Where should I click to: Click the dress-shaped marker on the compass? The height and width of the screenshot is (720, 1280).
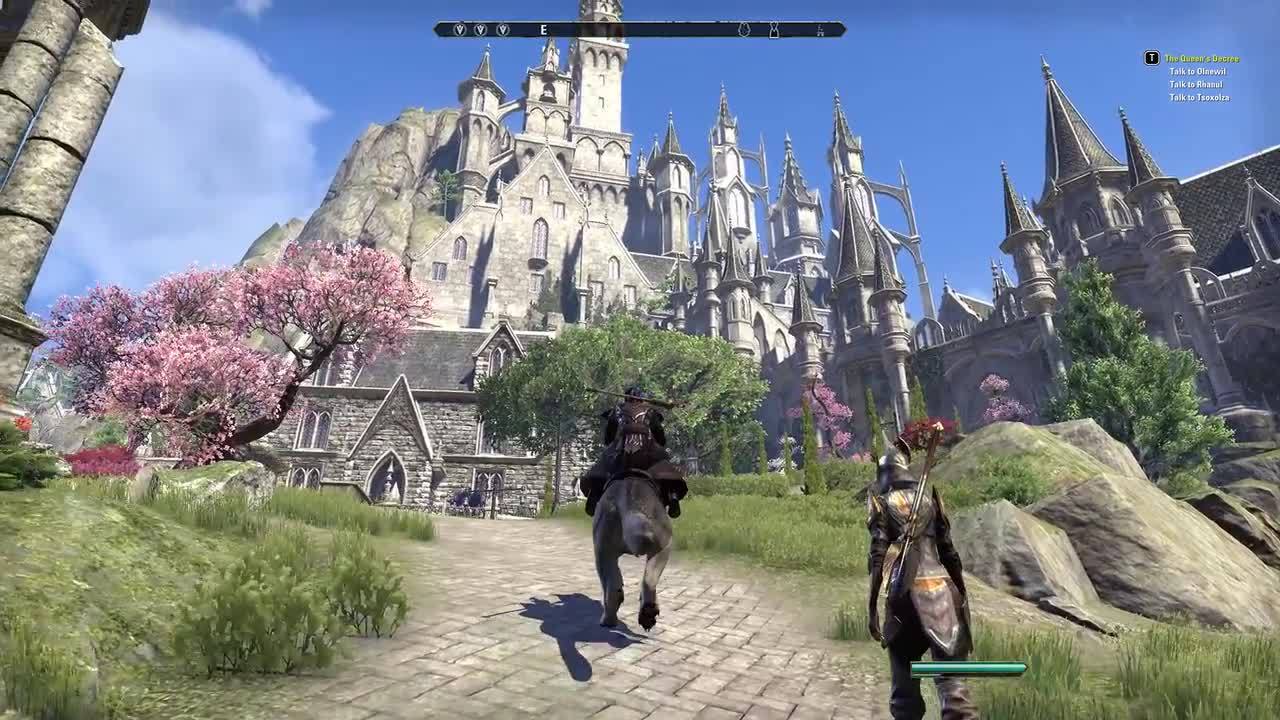coord(773,30)
